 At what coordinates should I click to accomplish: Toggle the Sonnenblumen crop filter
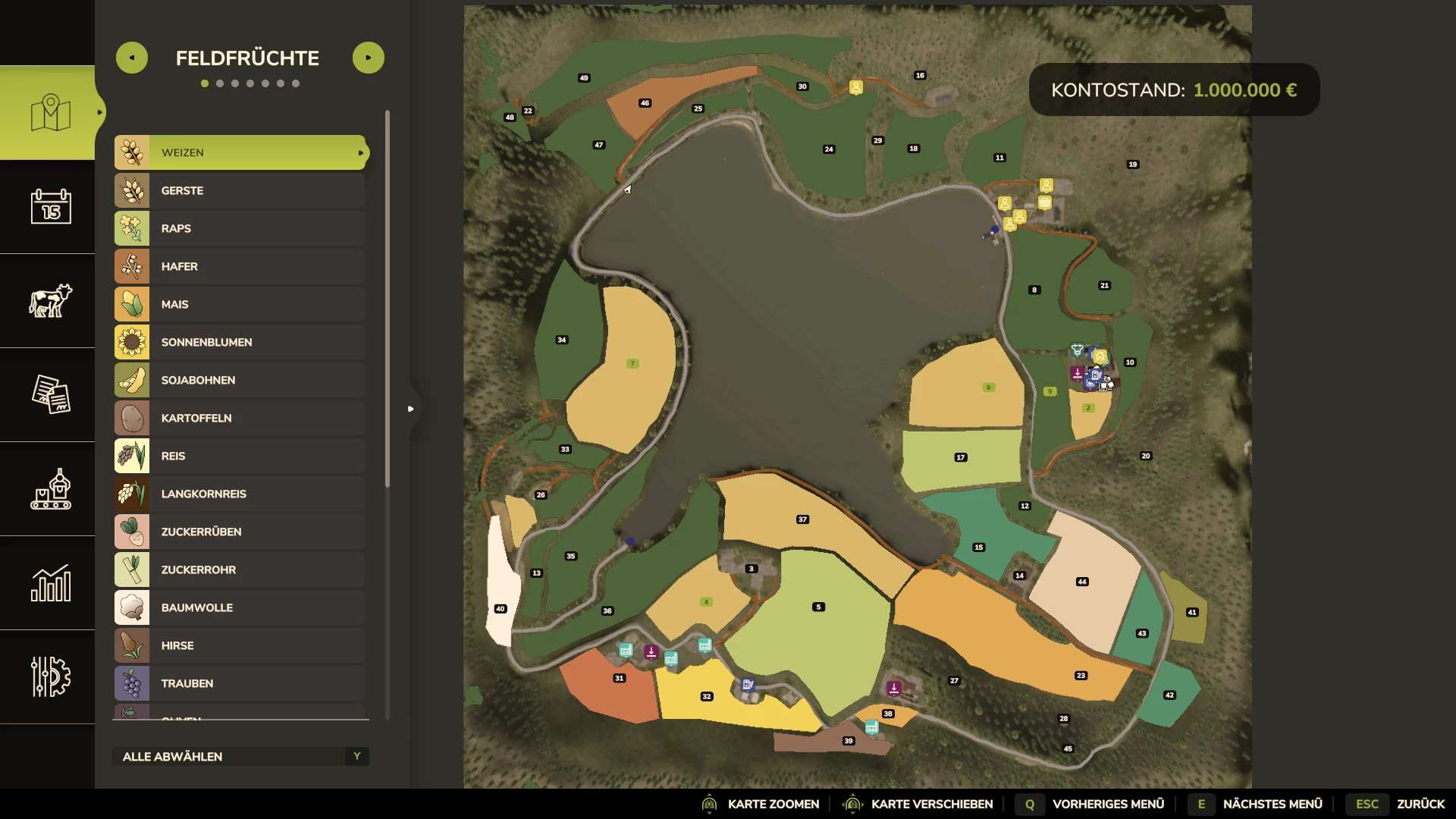click(240, 342)
